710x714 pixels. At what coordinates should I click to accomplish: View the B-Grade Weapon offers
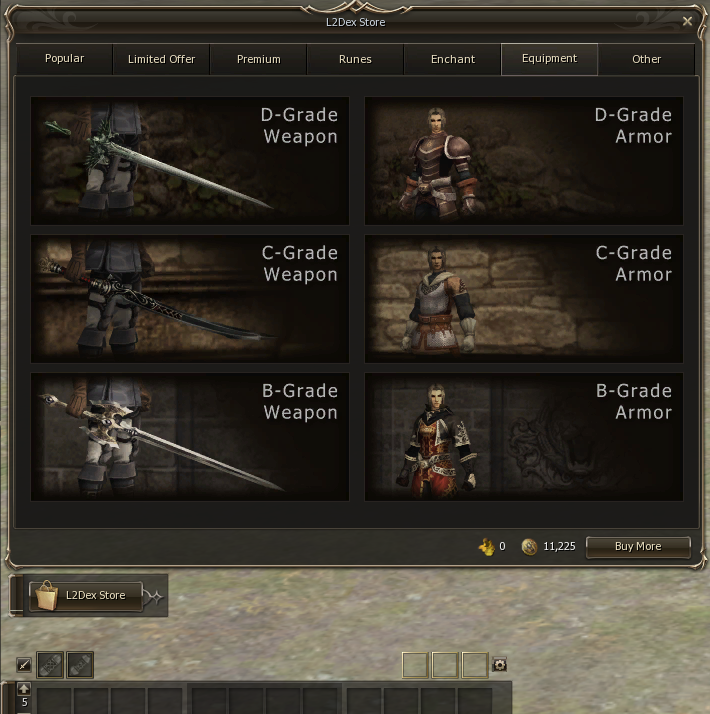click(x=190, y=436)
